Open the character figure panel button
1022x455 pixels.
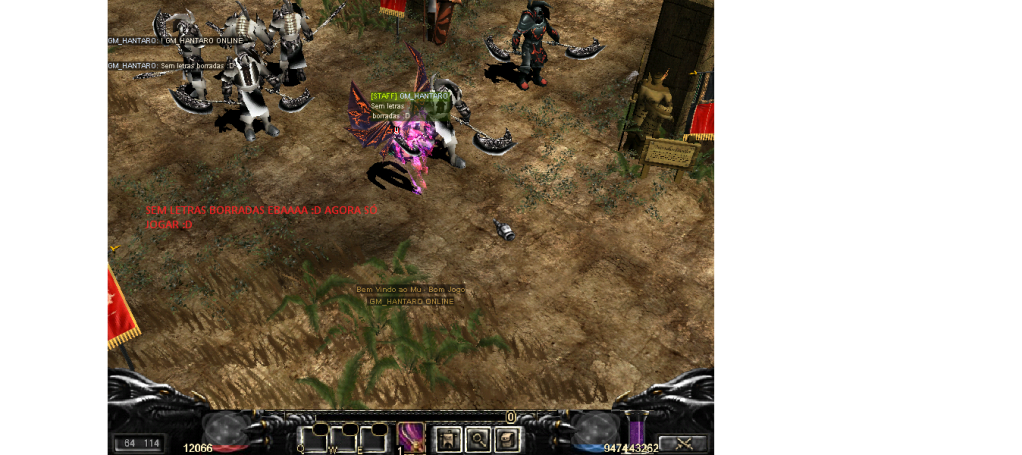(446, 437)
